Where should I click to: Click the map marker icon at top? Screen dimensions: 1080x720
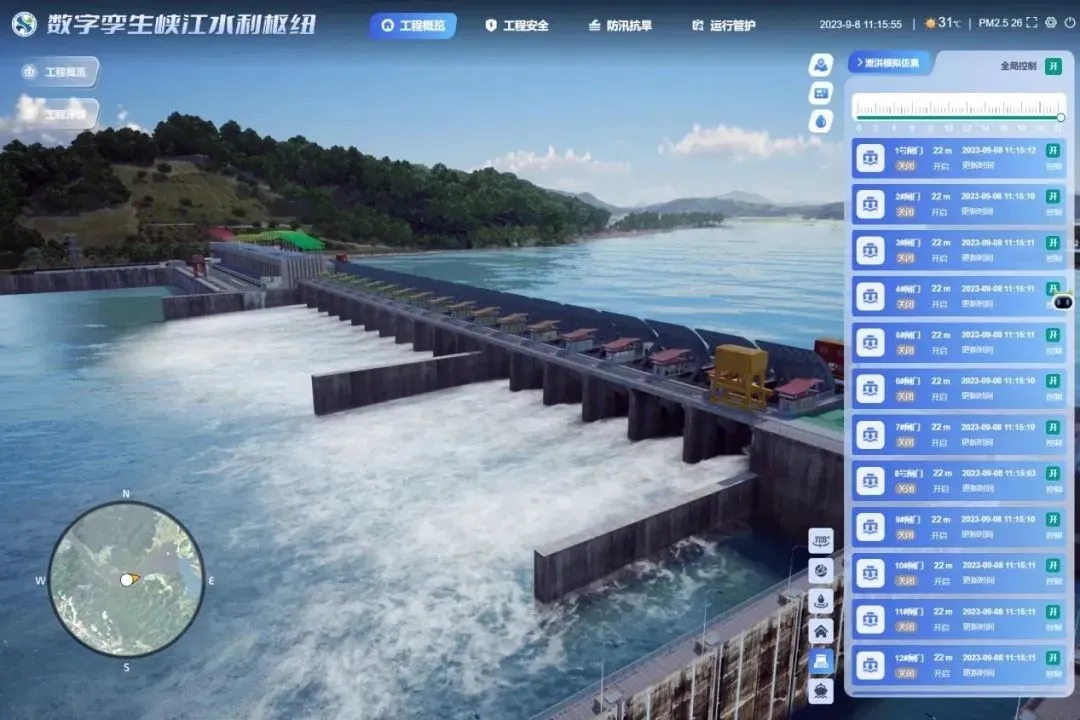(821, 65)
